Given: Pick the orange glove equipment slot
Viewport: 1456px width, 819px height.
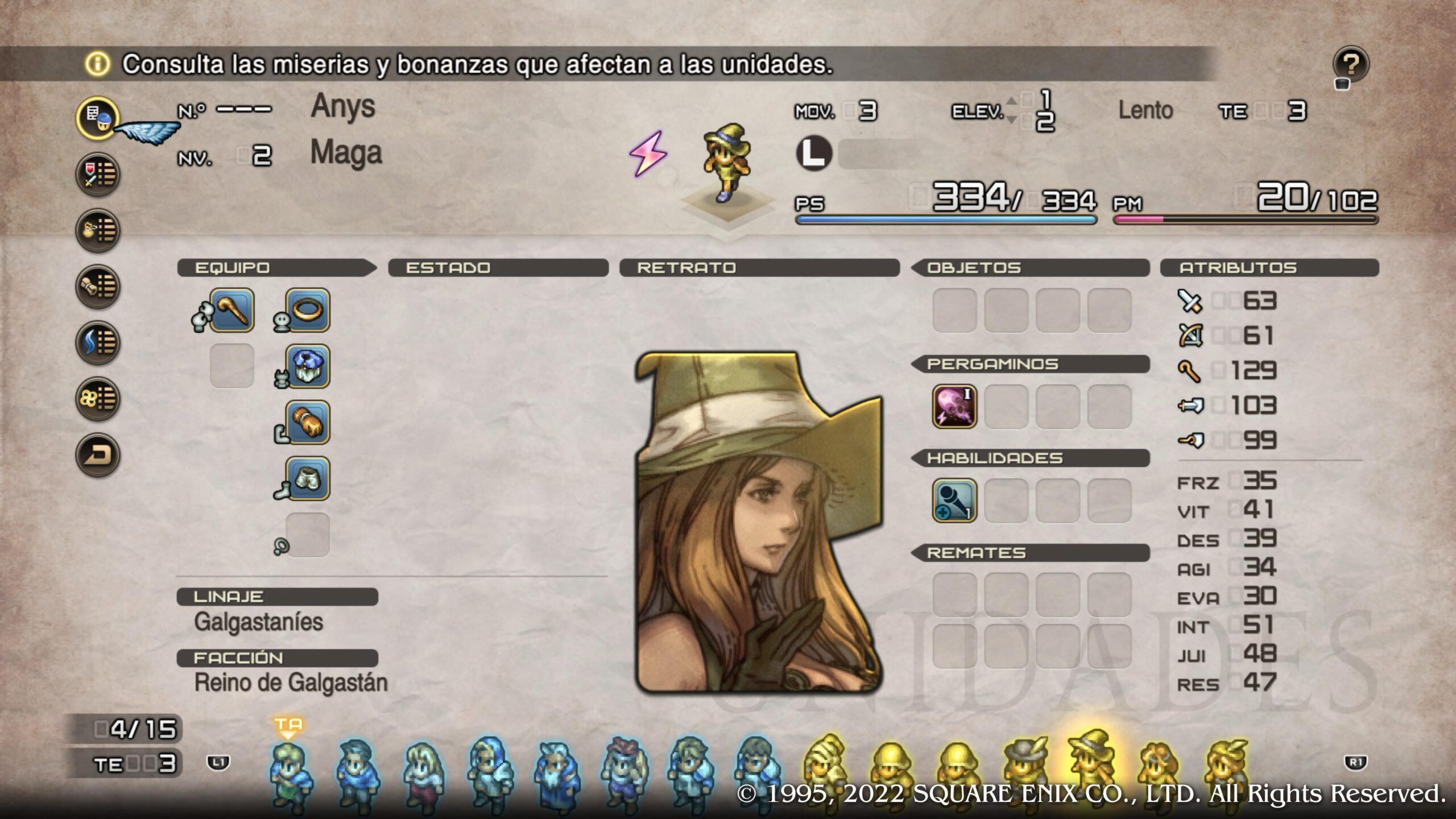Looking at the screenshot, I should [x=308, y=423].
